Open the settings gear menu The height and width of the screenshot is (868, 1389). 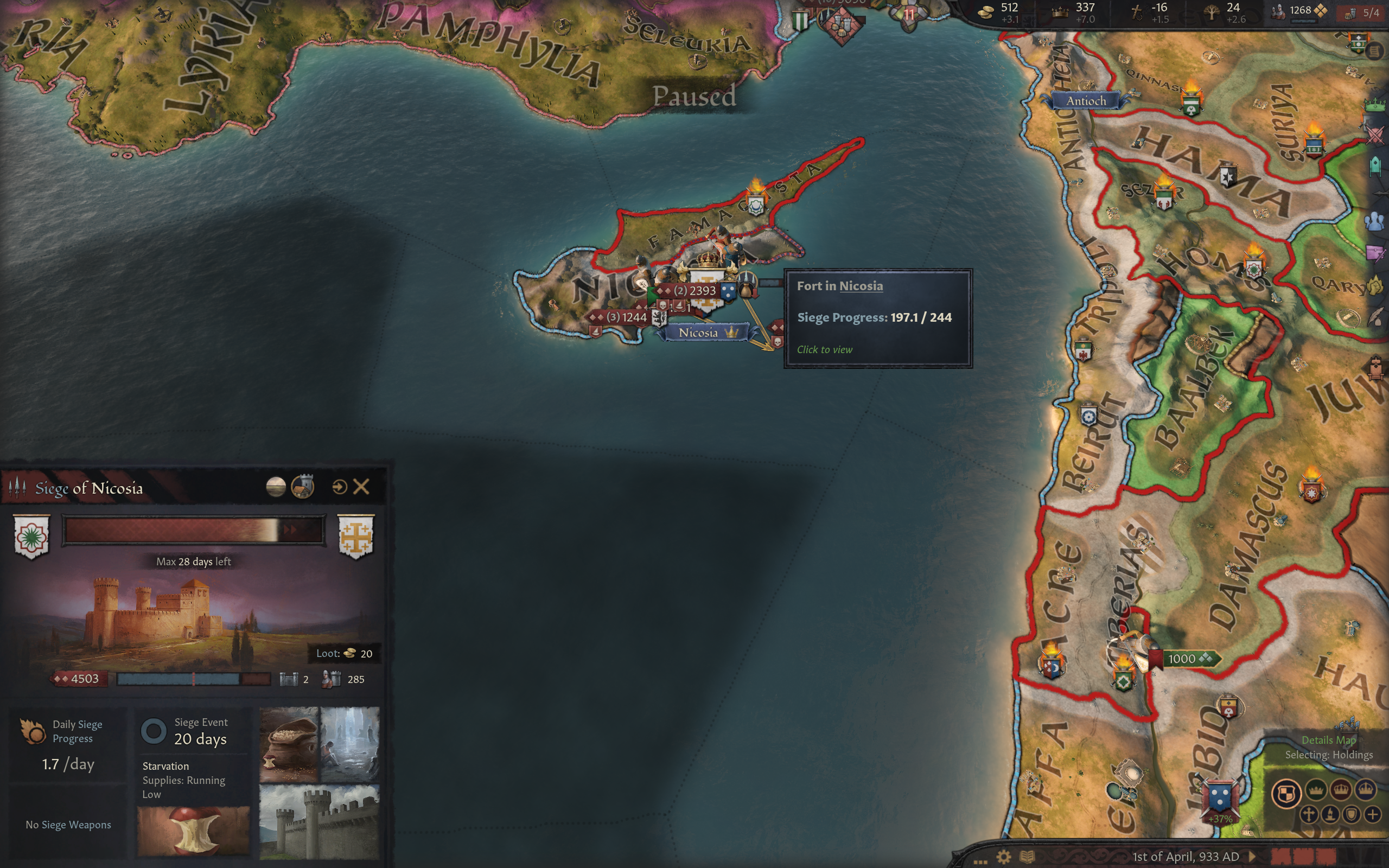coord(1003,857)
